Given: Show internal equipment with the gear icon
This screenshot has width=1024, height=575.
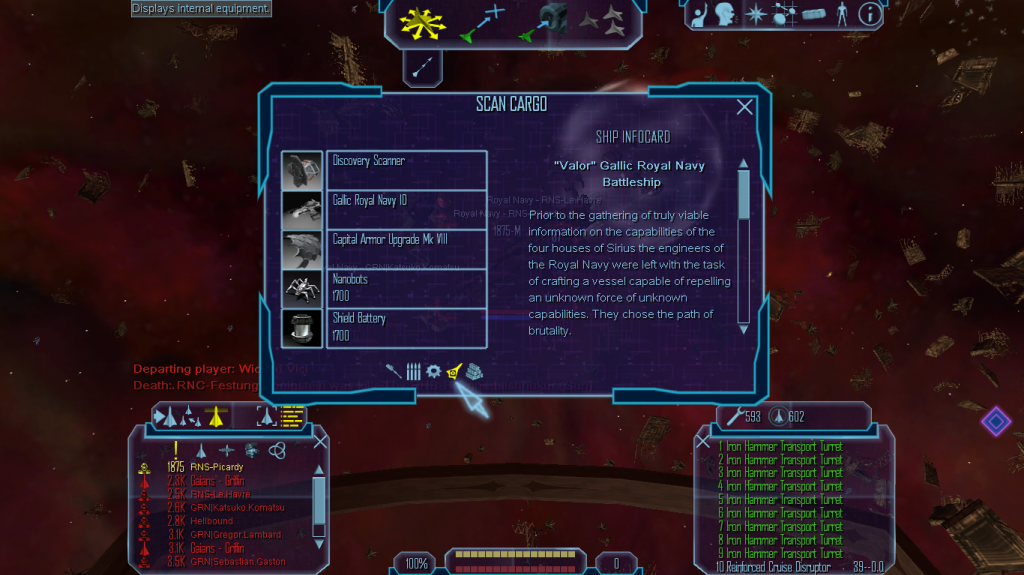Looking at the screenshot, I should tap(433, 371).
